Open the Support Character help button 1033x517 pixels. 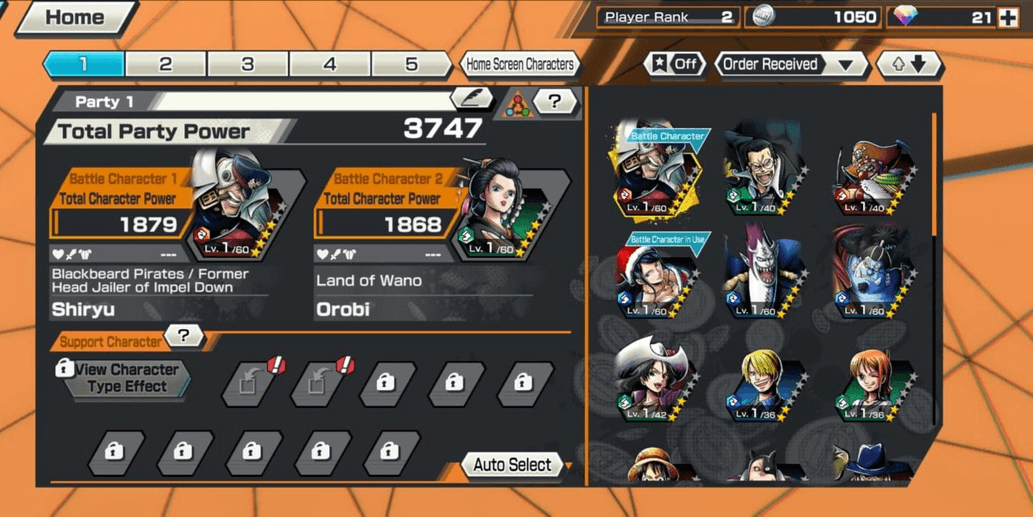point(183,337)
